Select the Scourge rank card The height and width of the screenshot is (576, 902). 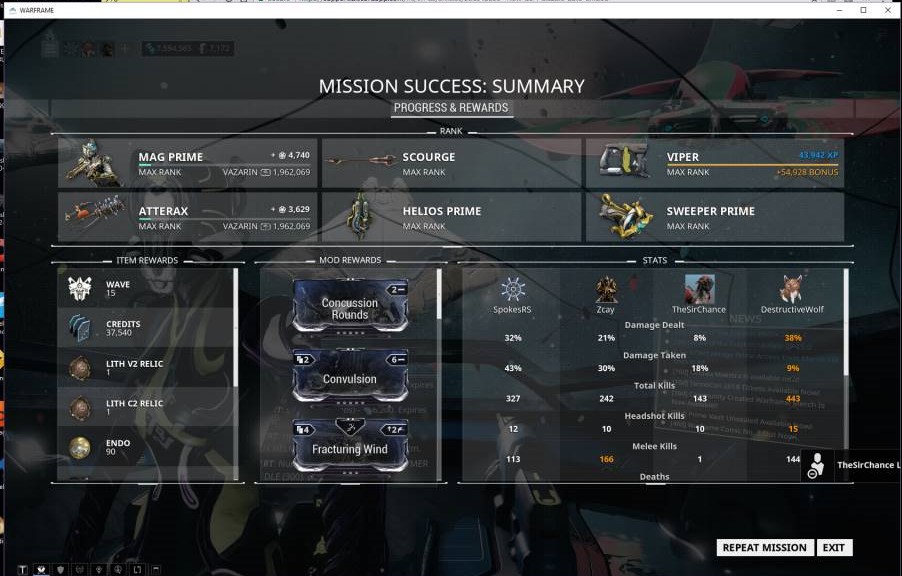451,163
